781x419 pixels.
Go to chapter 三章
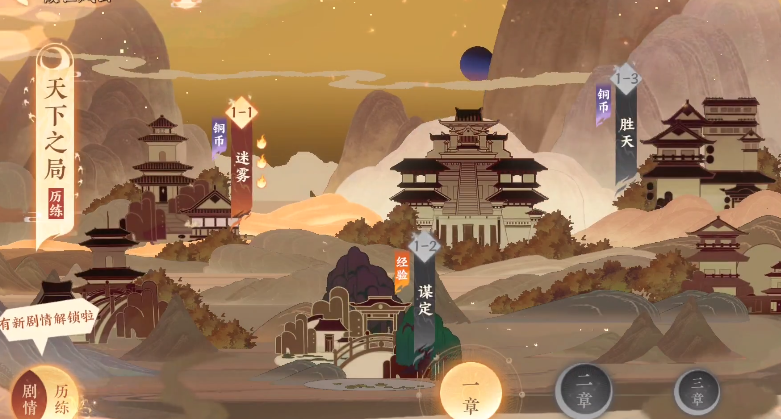pos(696,392)
